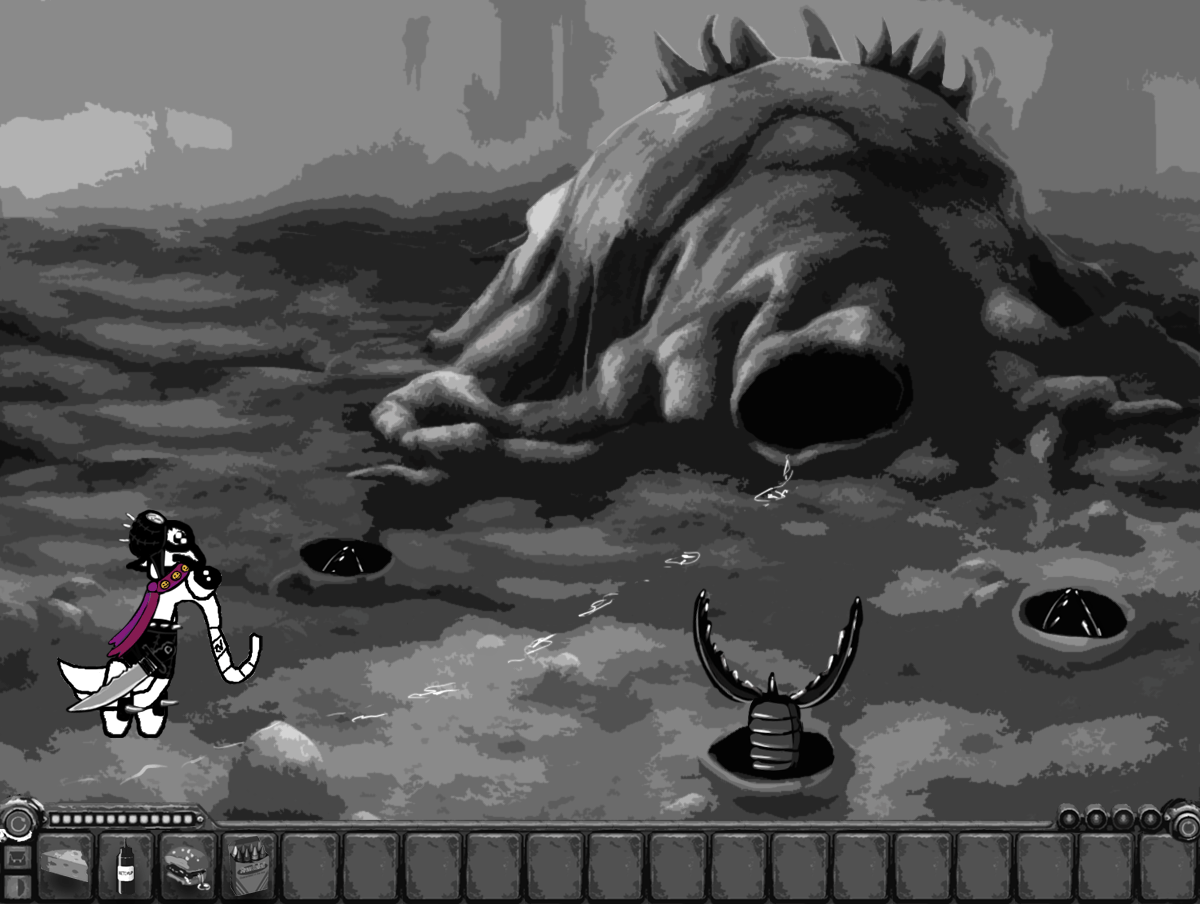
Task: Open the small chest icon button
Action: (x=16, y=858)
